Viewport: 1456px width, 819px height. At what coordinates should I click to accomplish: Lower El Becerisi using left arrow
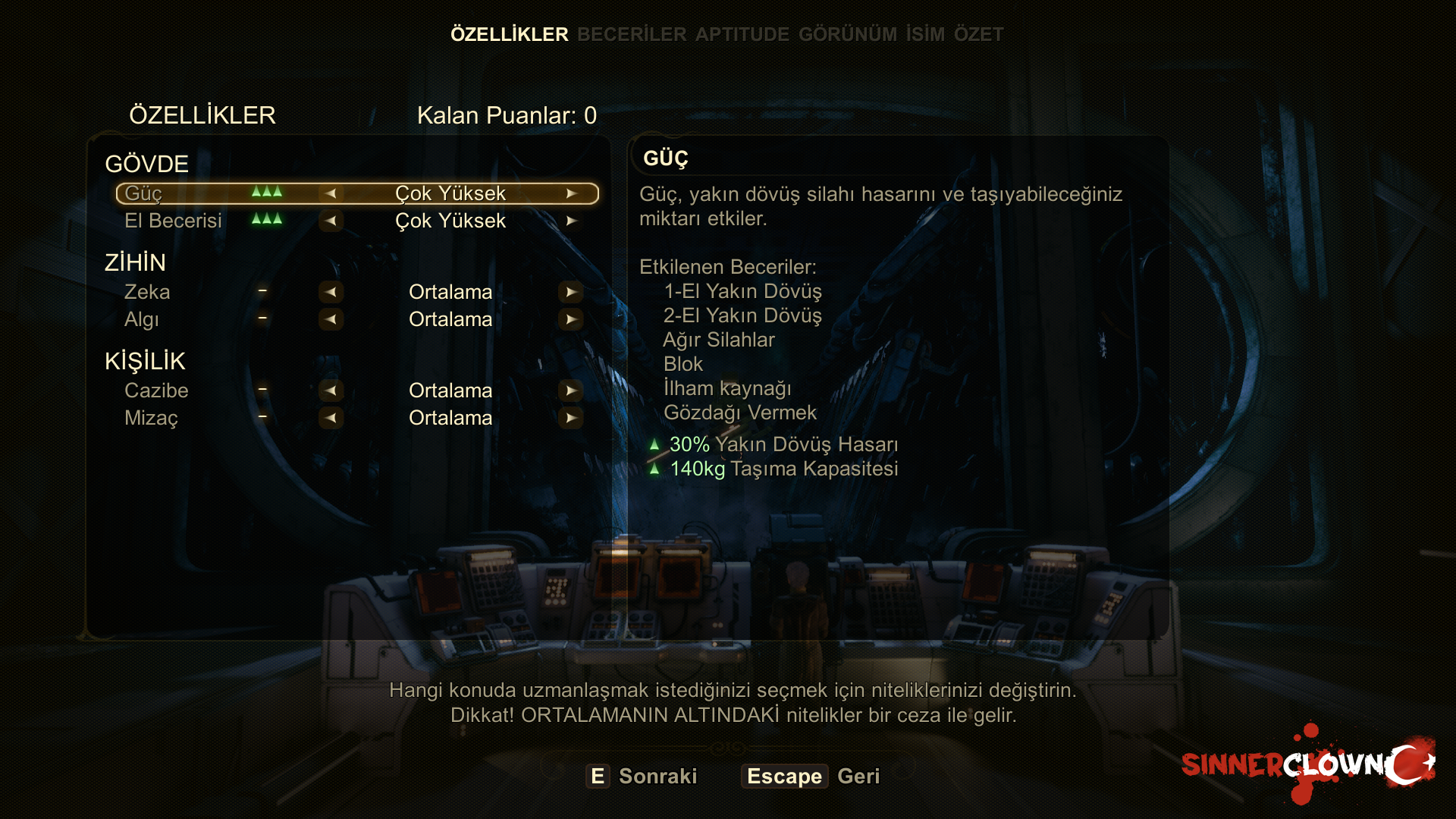tap(331, 221)
